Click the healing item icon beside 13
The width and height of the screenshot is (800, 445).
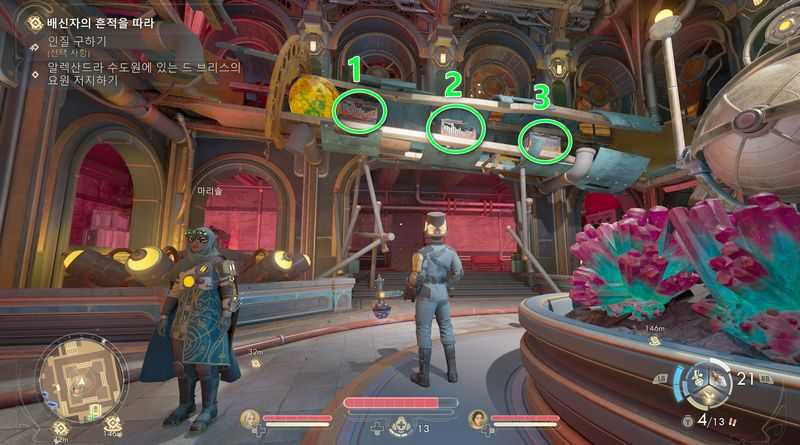[402, 426]
